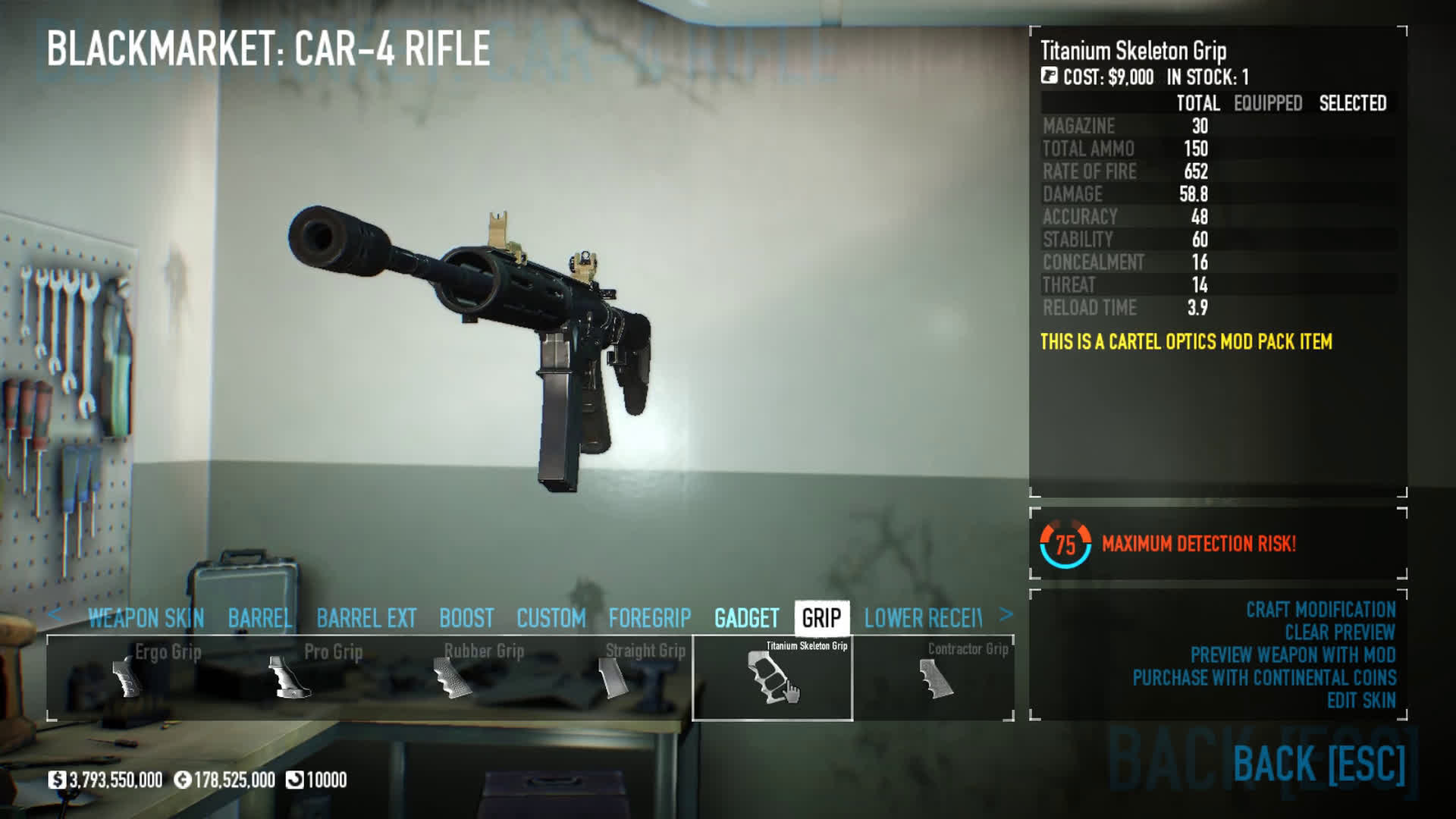Screen dimensions: 1456x819
Task: Select the Barrel Ext tab
Action: [x=366, y=618]
